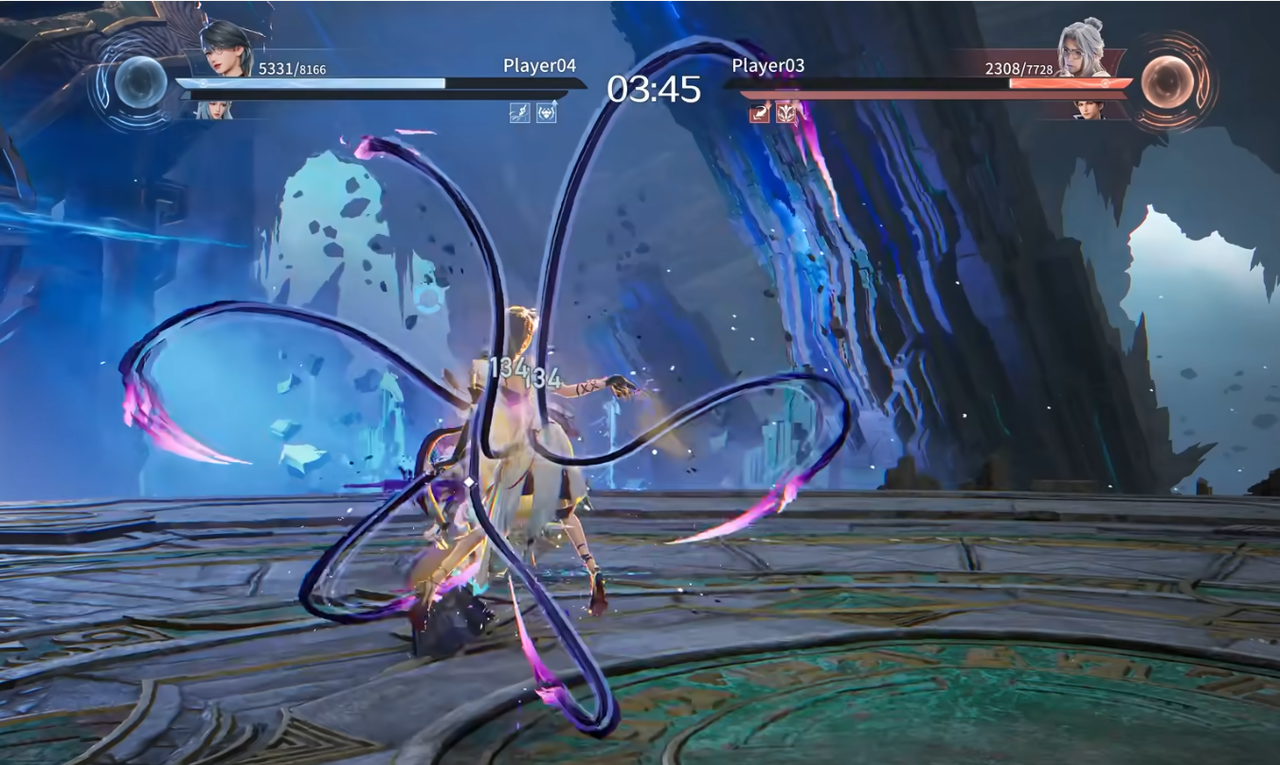This screenshot has height=765, width=1280.
Task: Tap the orange orb beside Player03's portrait
Action: pos(1167,82)
